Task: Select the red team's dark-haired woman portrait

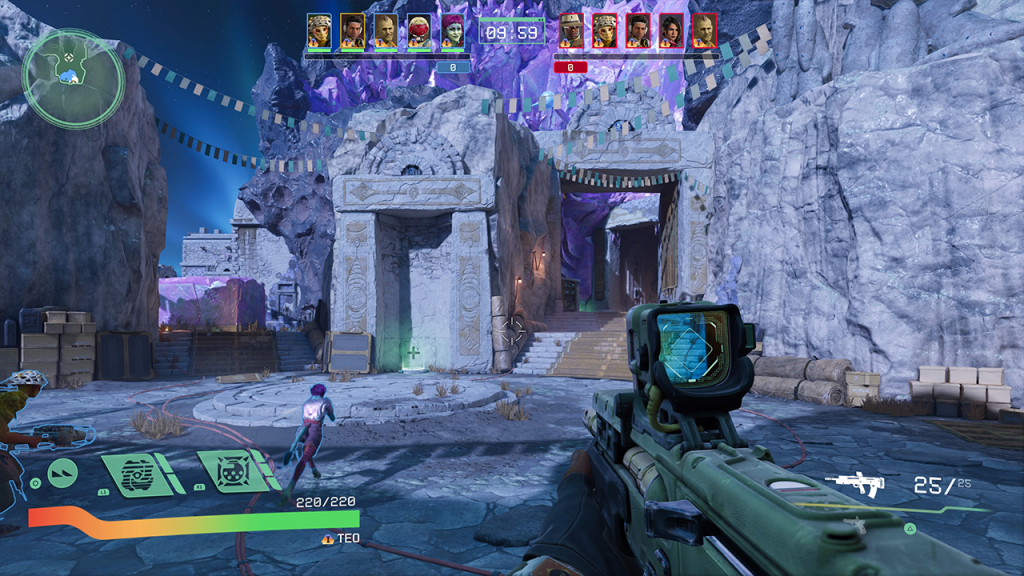Action: (671, 31)
